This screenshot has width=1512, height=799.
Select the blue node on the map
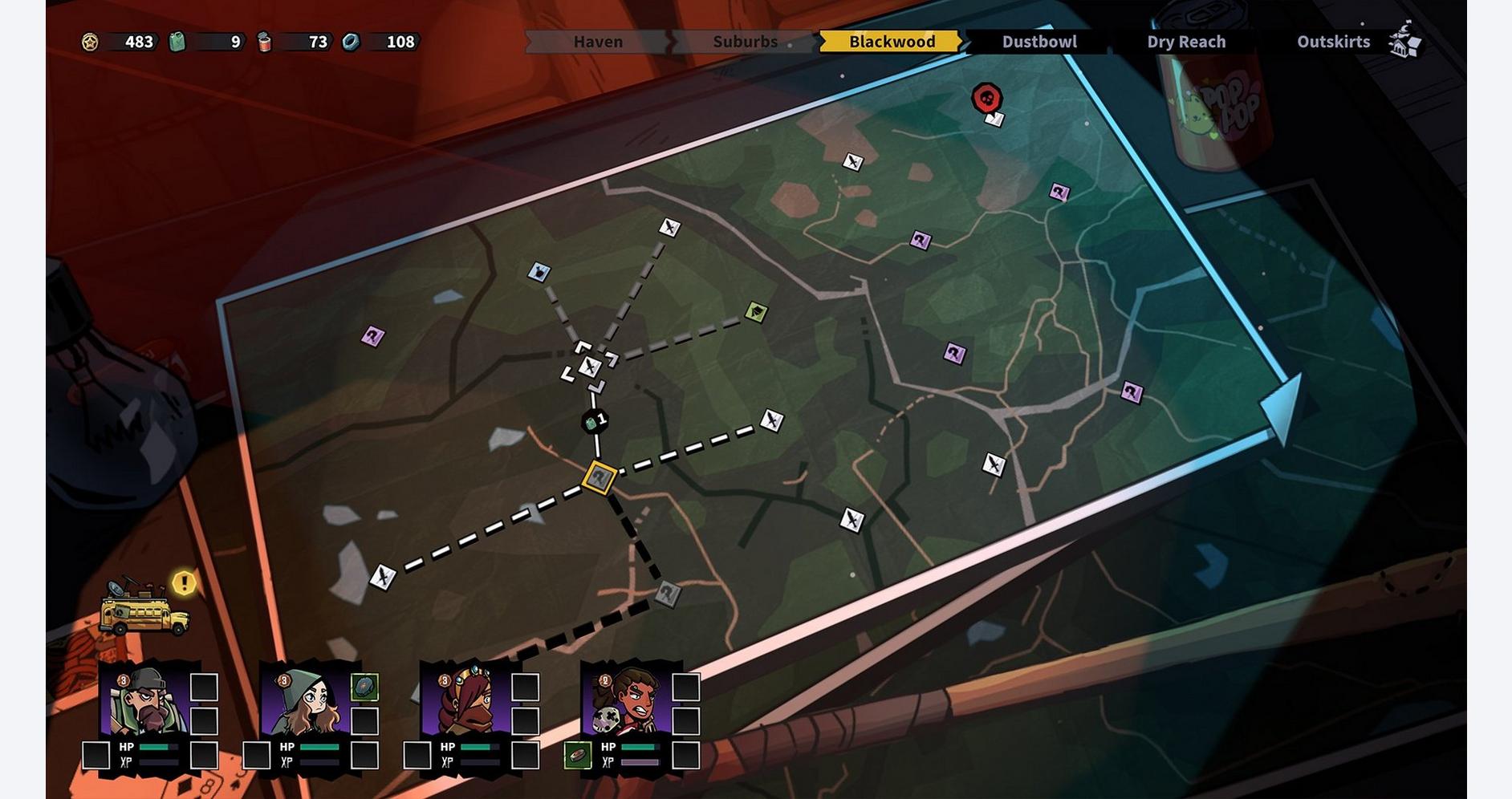pyautogui.click(x=539, y=272)
